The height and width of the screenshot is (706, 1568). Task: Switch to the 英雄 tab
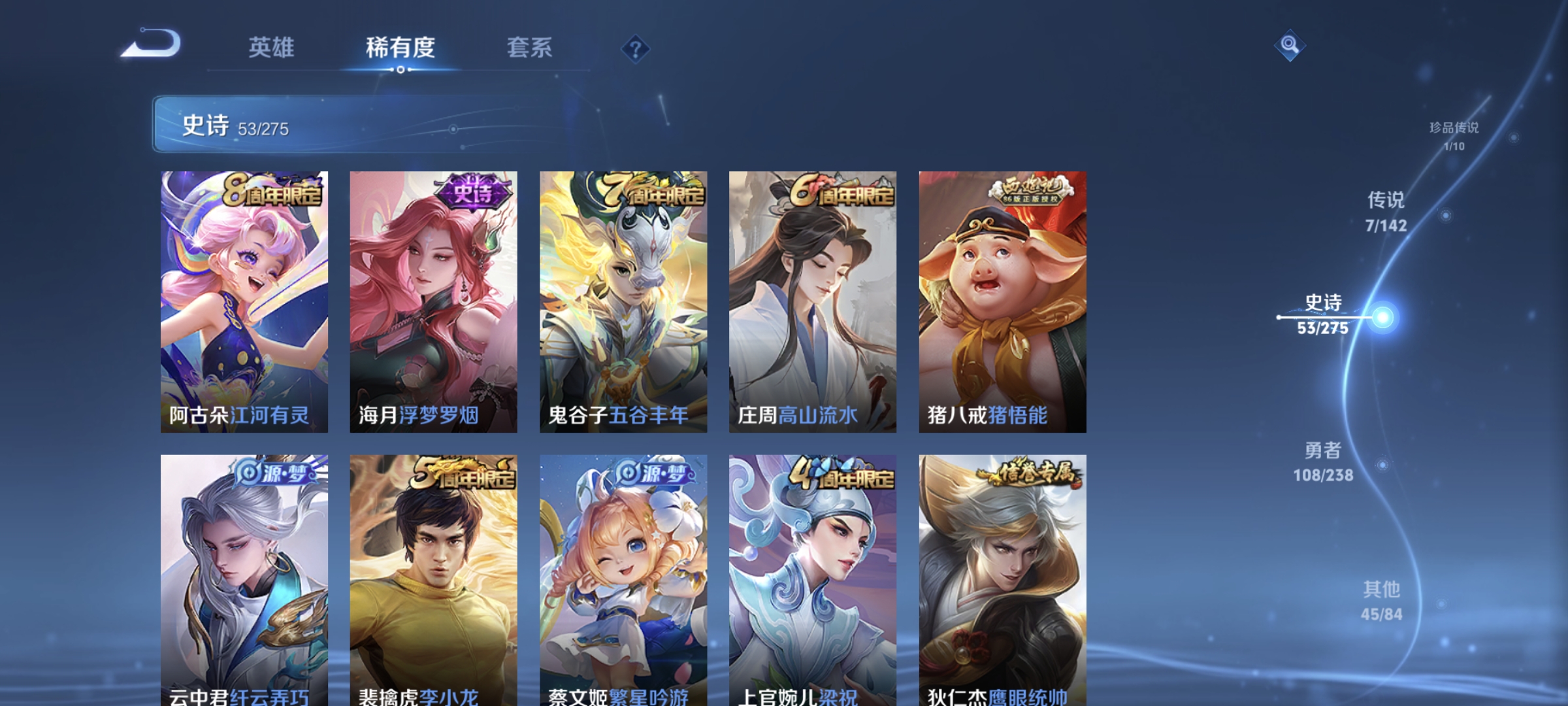coord(272,47)
